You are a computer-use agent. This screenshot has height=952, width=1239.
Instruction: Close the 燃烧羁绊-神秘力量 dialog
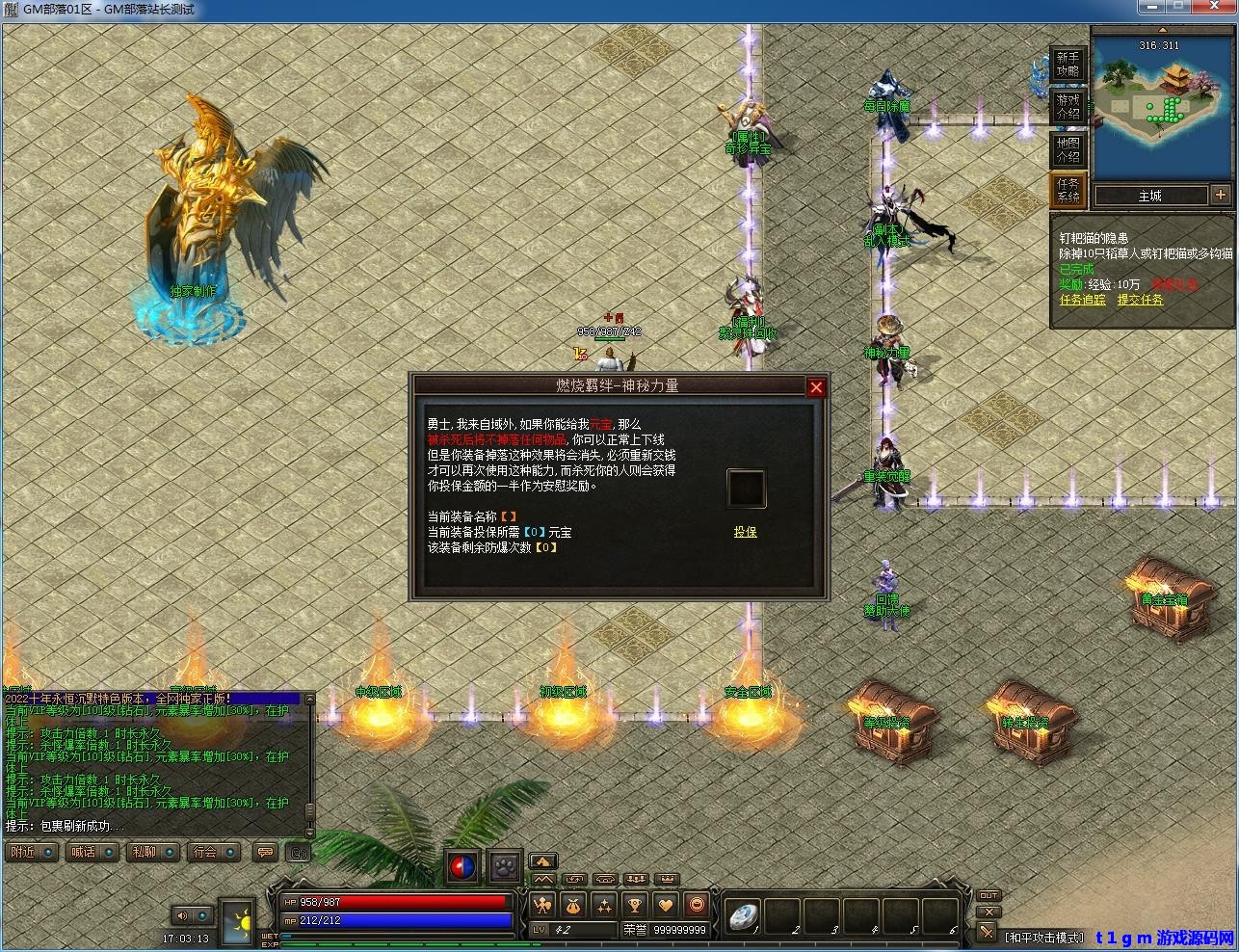[816, 387]
